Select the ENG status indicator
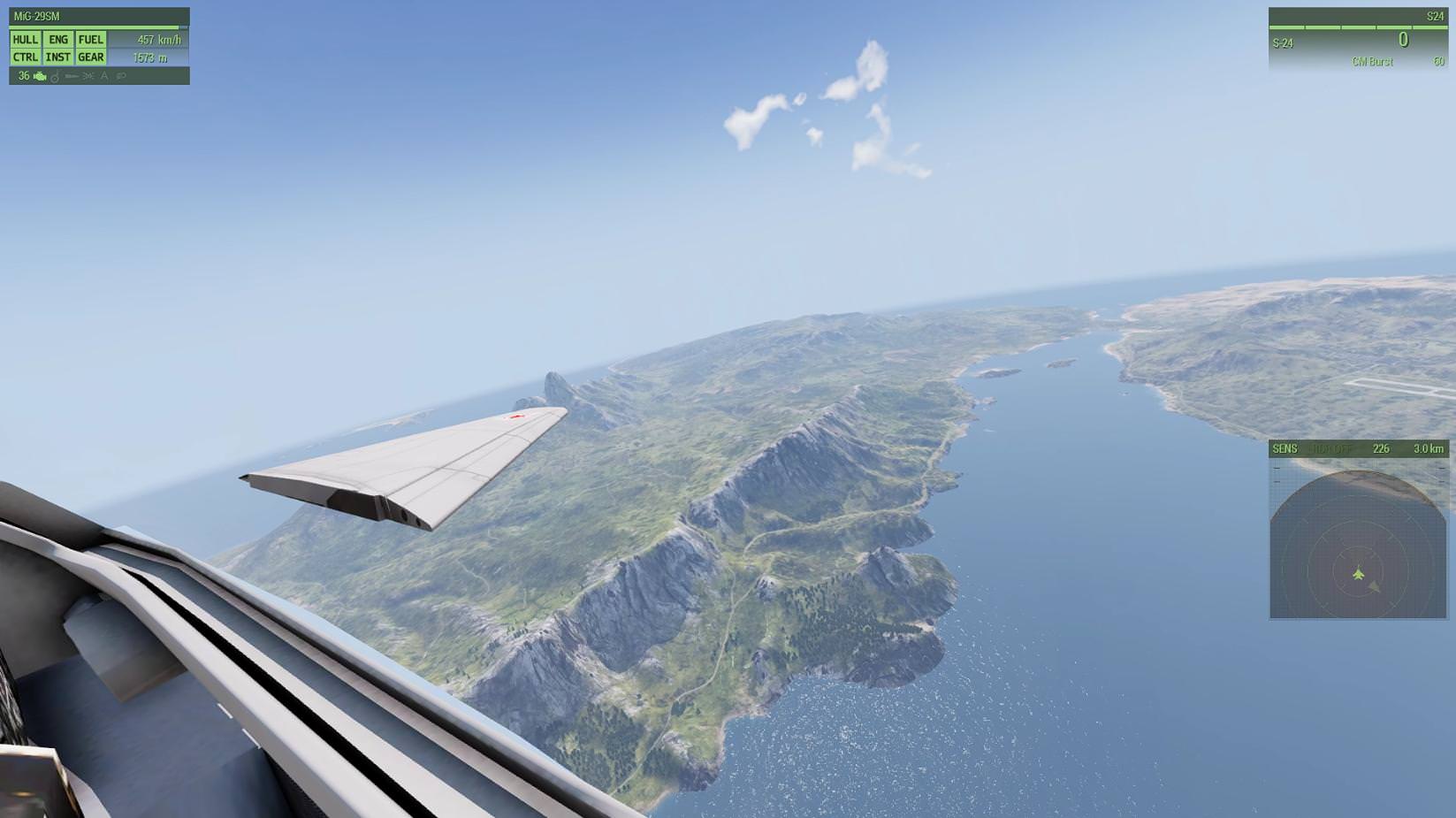This screenshot has height=818, width=1456. [x=58, y=40]
